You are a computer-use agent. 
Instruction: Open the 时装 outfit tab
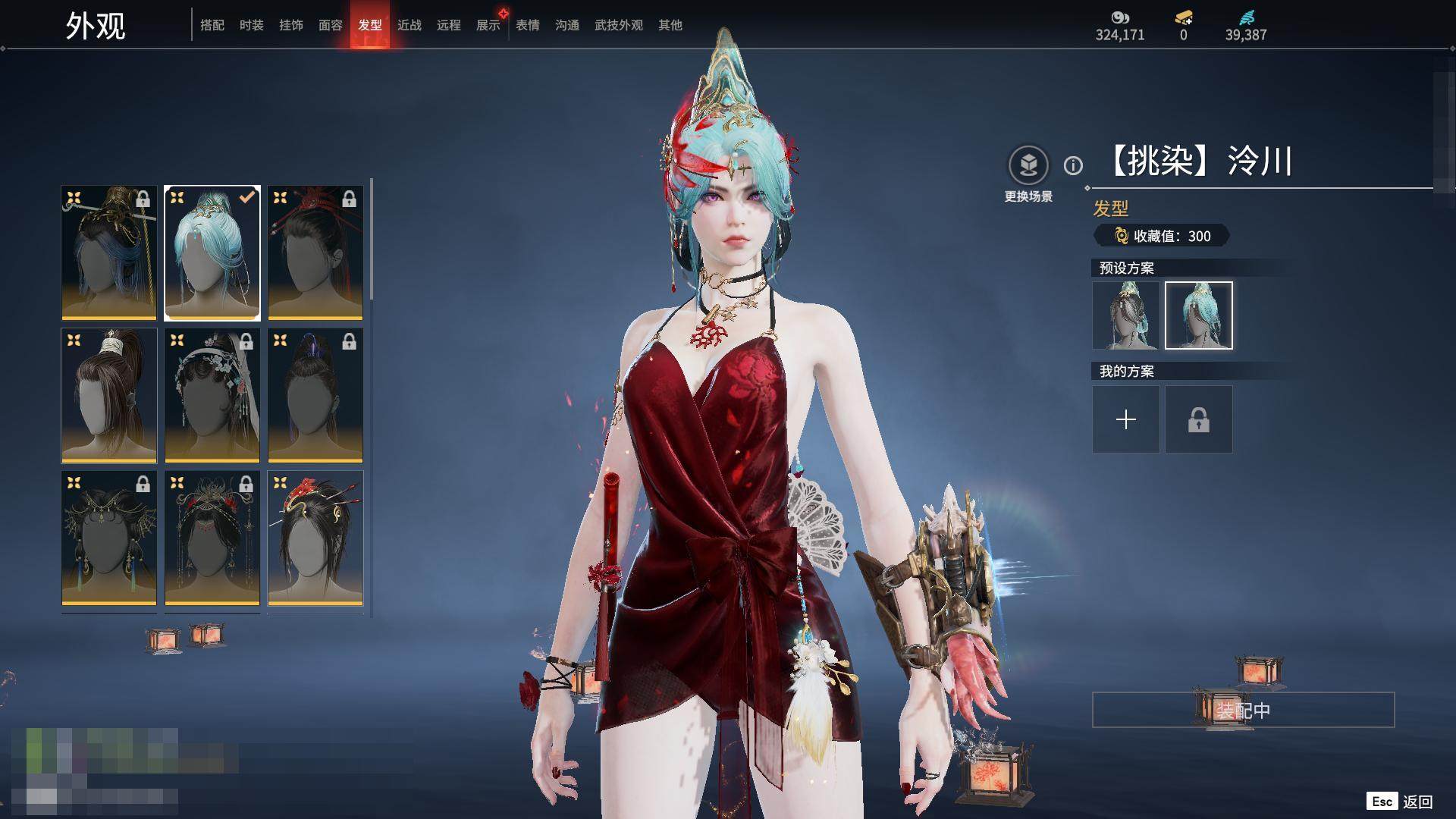[x=251, y=25]
